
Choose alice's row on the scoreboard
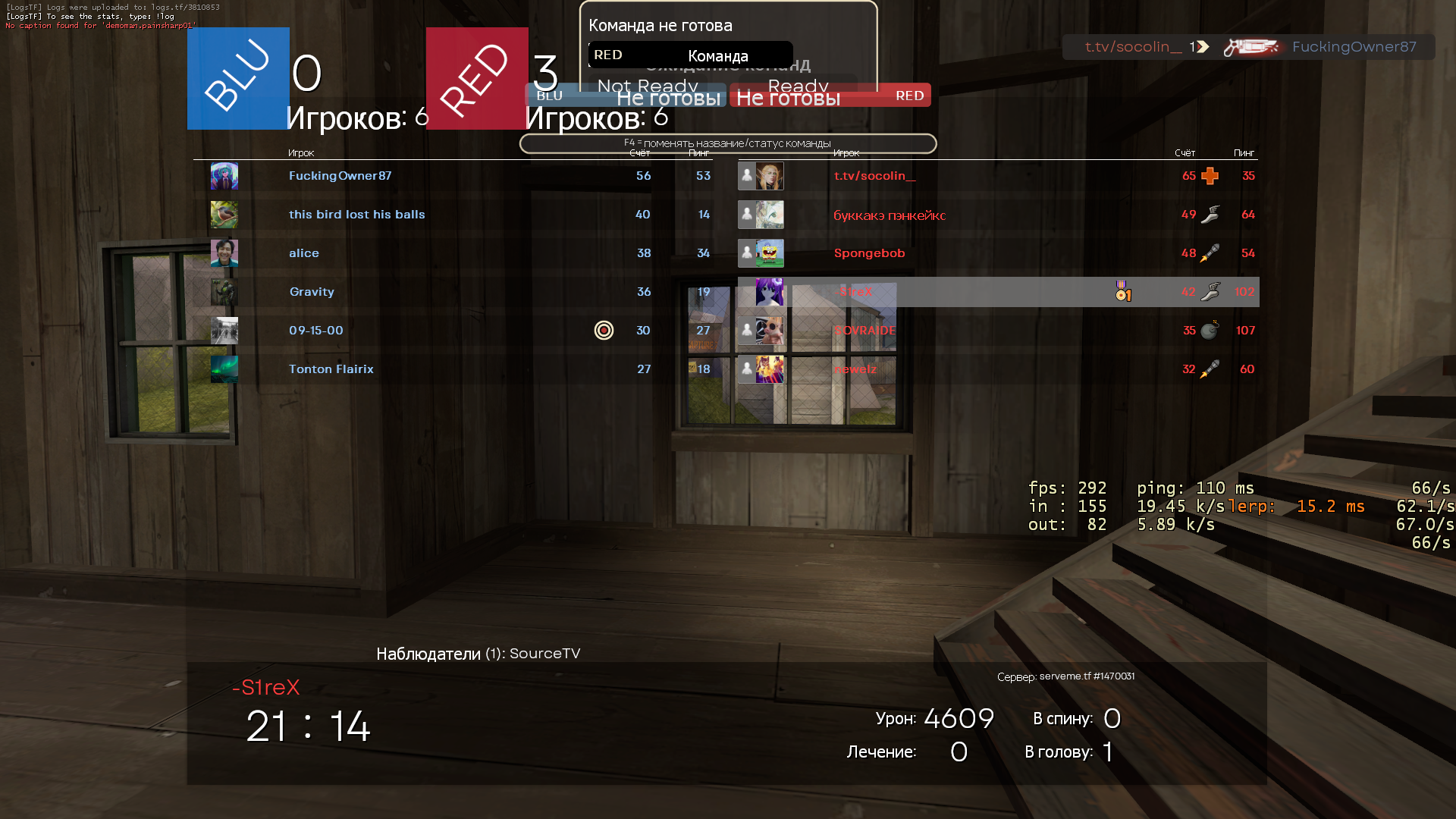(303, 253)
